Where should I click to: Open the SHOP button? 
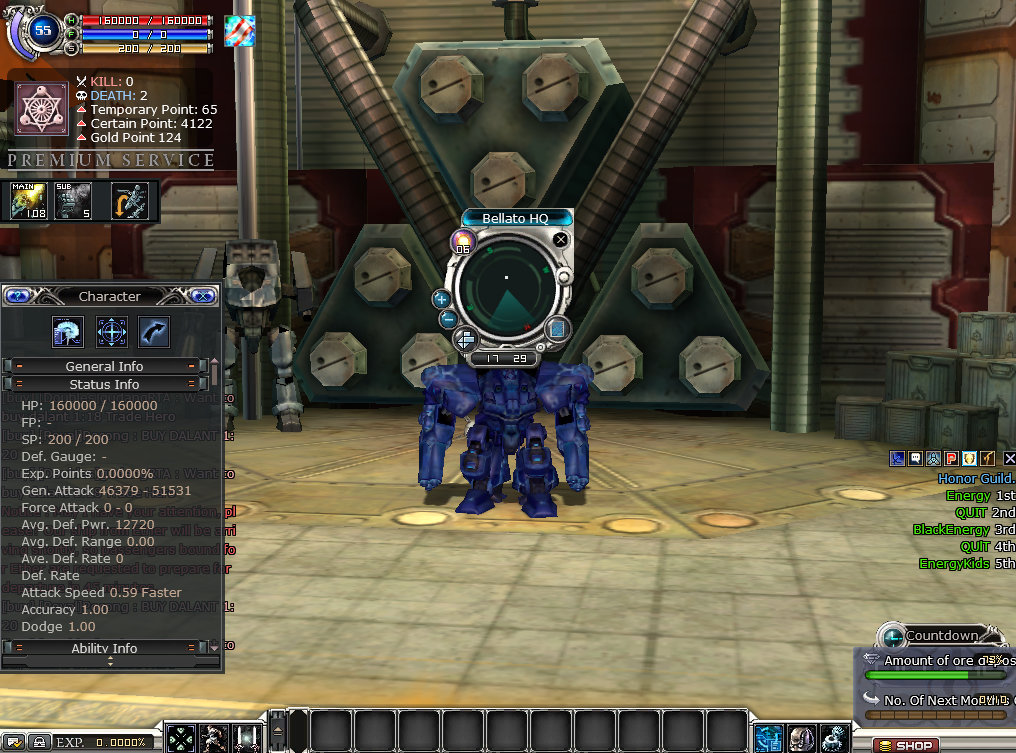[x=905, y=745]
